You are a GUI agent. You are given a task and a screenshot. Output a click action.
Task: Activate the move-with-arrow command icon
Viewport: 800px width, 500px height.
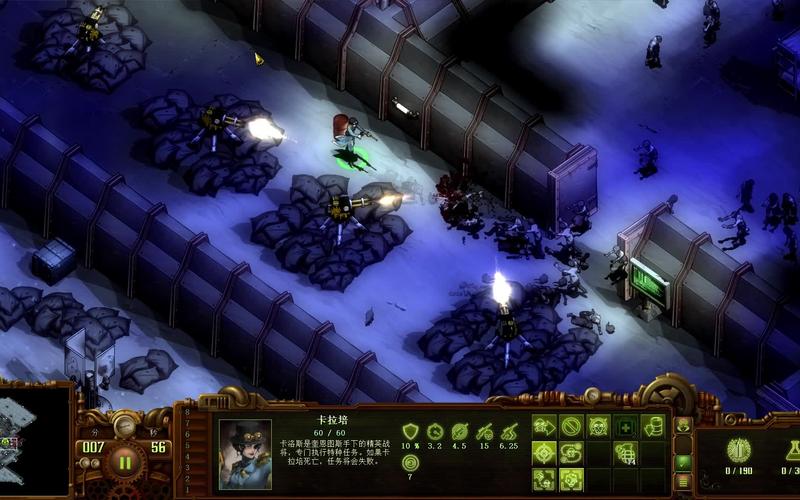tap(544, 427)
